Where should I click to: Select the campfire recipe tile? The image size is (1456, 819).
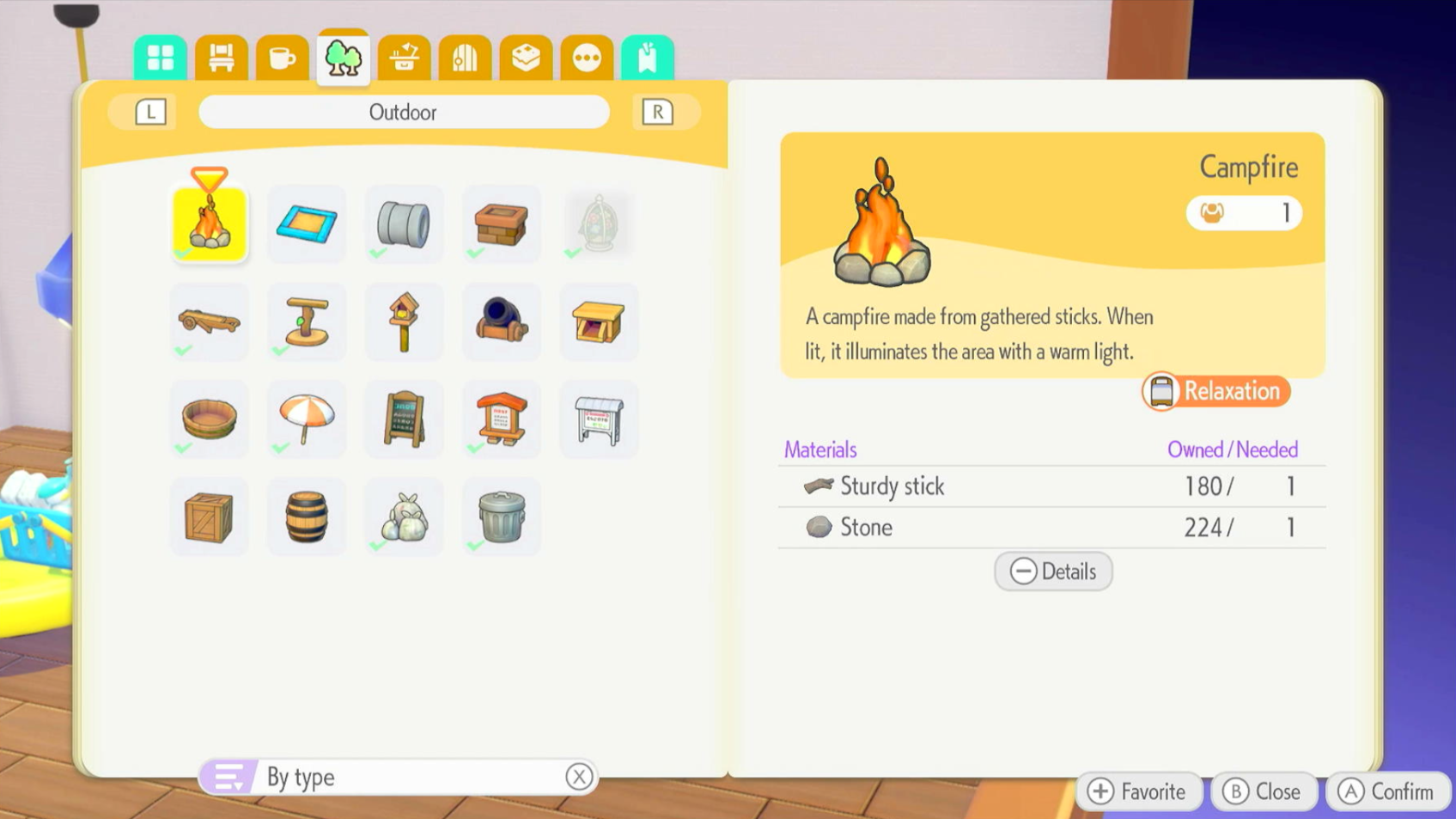point(210,224)
